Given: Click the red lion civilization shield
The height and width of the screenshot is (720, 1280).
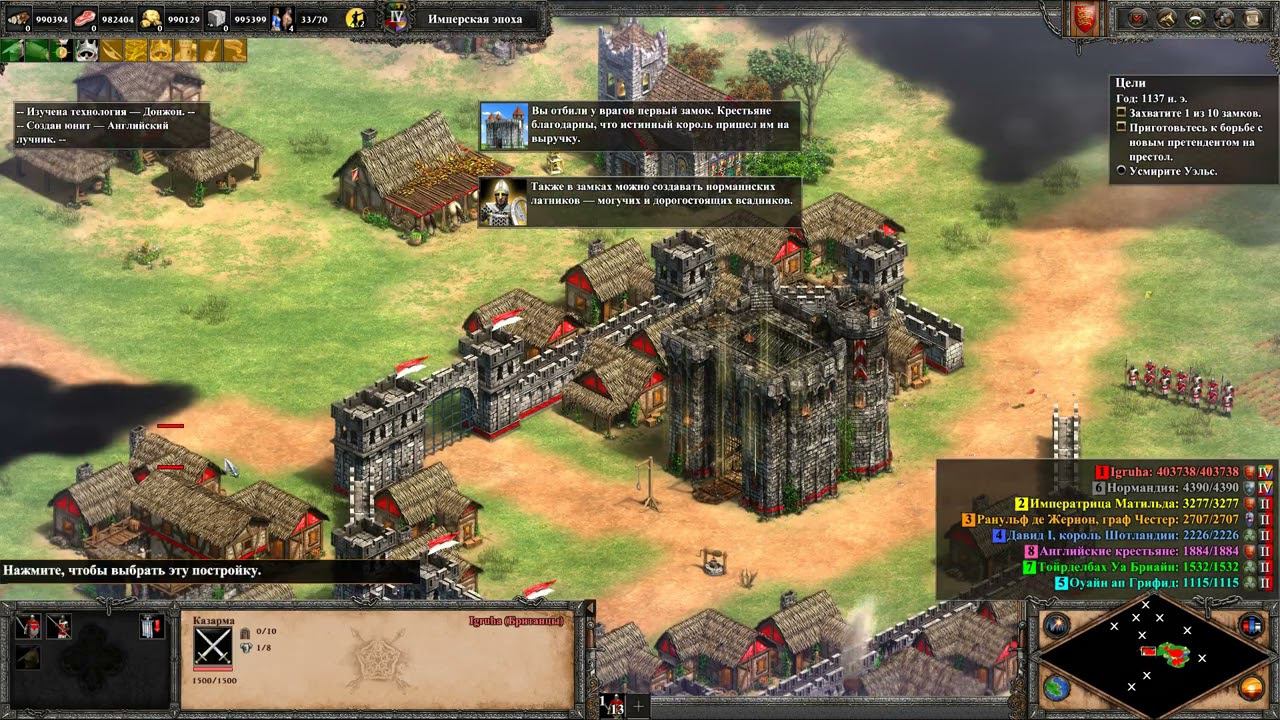Looking at the screenshot, I should tap(1082, 20).
